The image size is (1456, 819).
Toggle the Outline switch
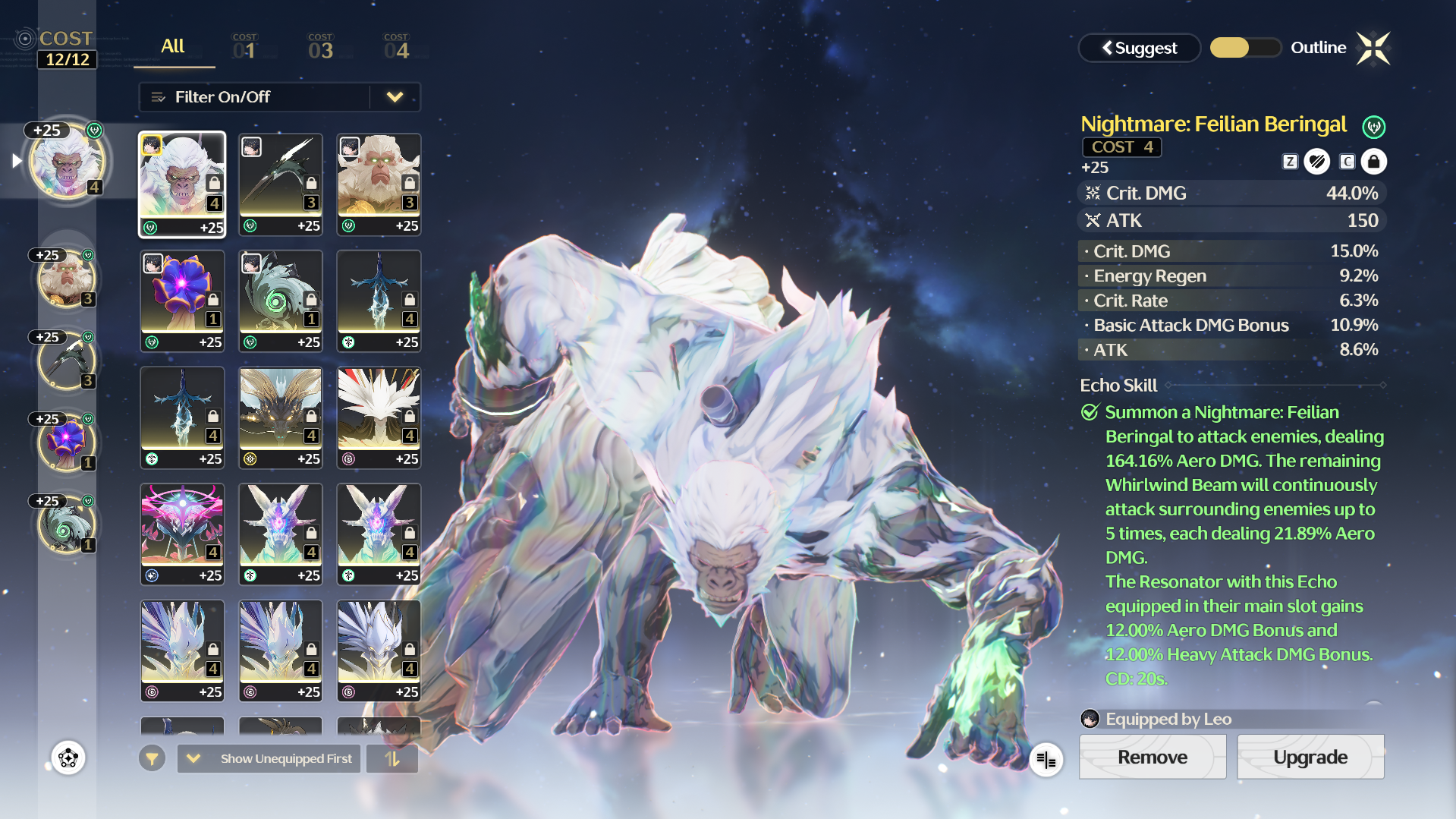[x=1245, y=48]
